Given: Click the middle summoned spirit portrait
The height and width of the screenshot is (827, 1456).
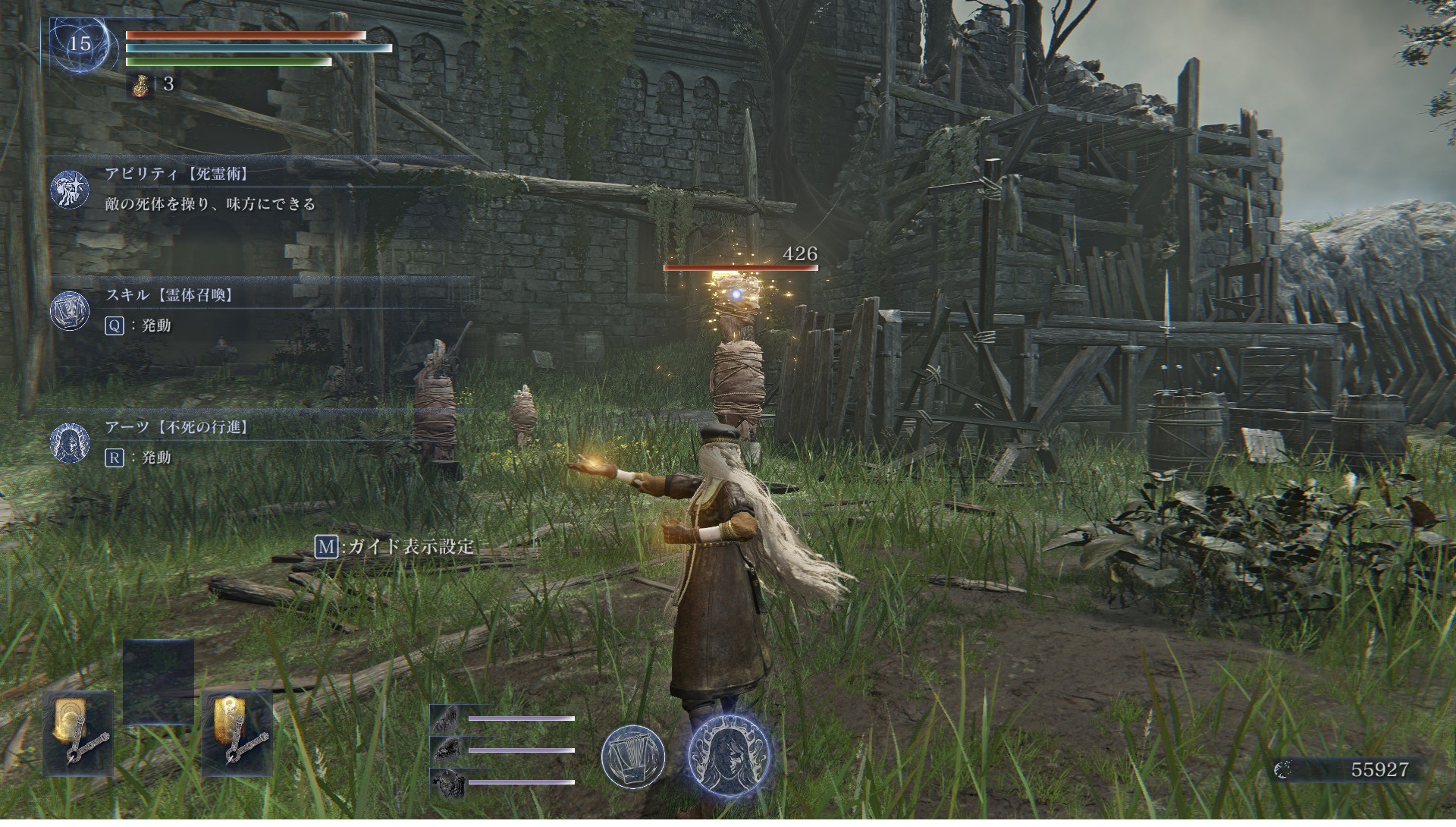Looking at the screenshot, I should [x=447, y=750].
